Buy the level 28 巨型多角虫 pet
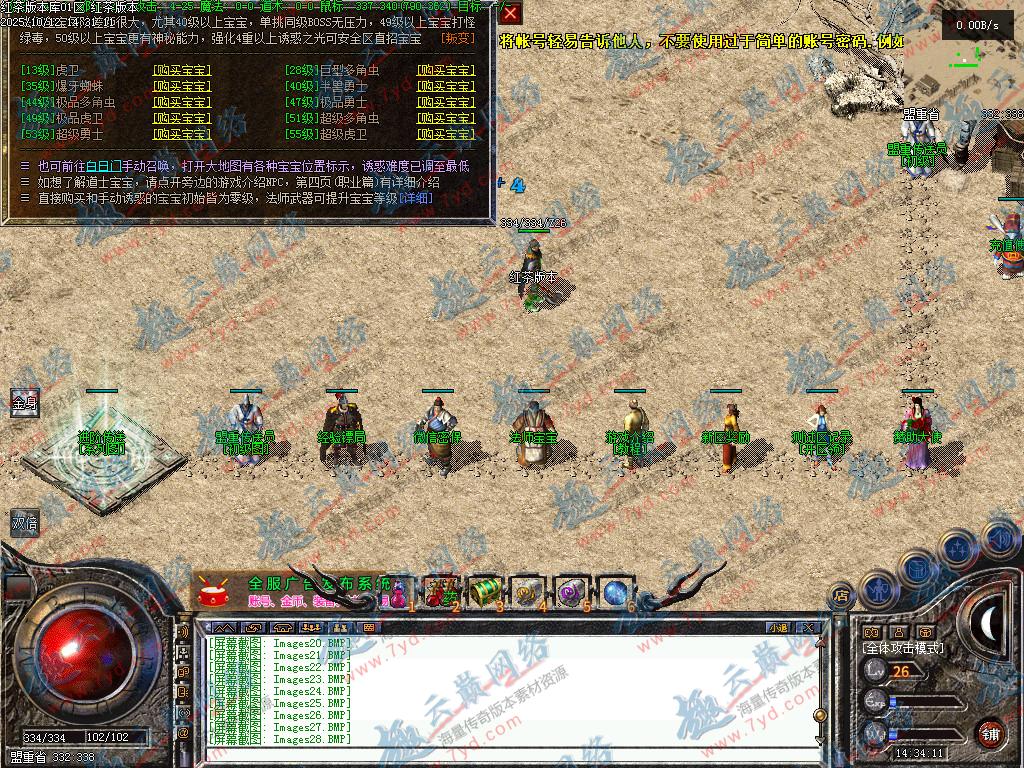 pyautogui.click(x=445, y=71)
